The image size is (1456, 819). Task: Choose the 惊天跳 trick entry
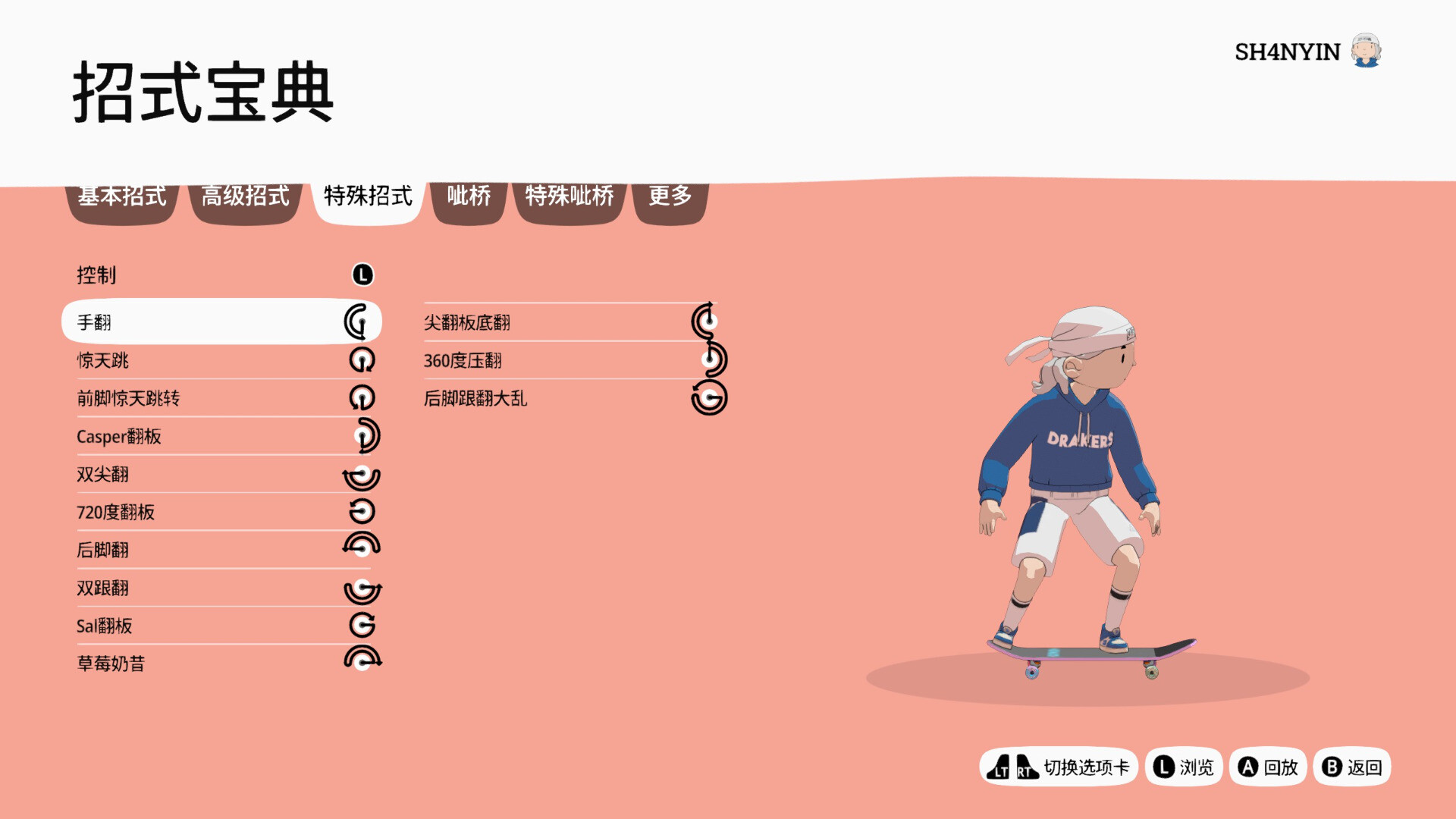click(x=221, y=360)
